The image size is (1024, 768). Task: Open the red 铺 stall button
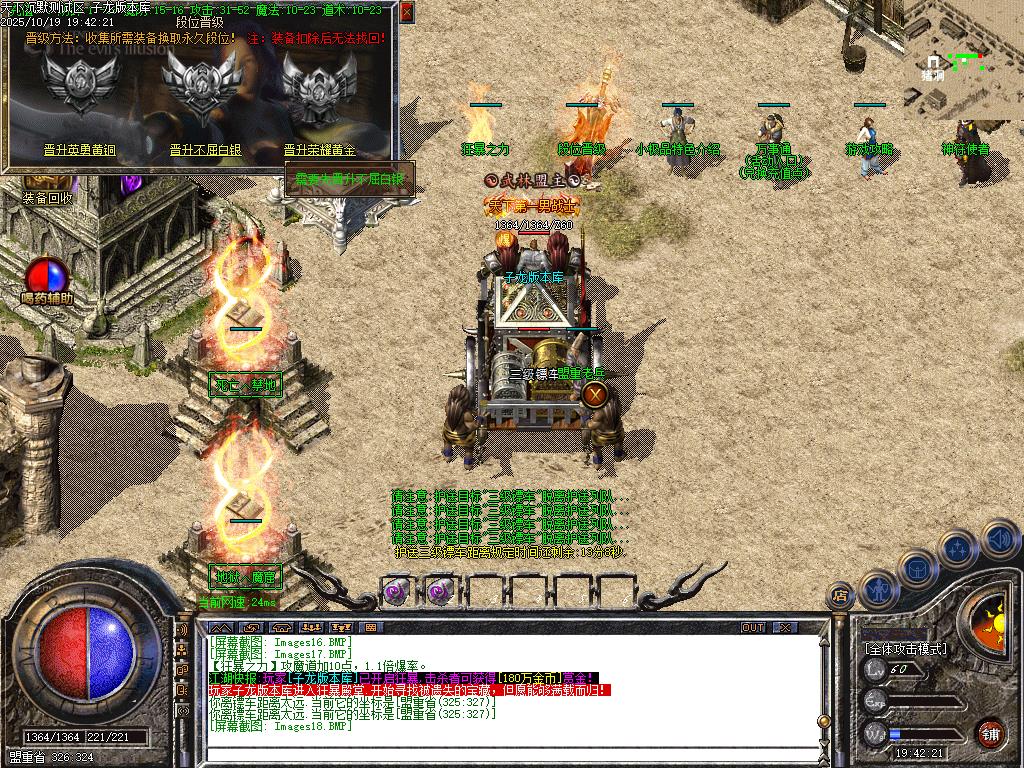pos(990,733)
